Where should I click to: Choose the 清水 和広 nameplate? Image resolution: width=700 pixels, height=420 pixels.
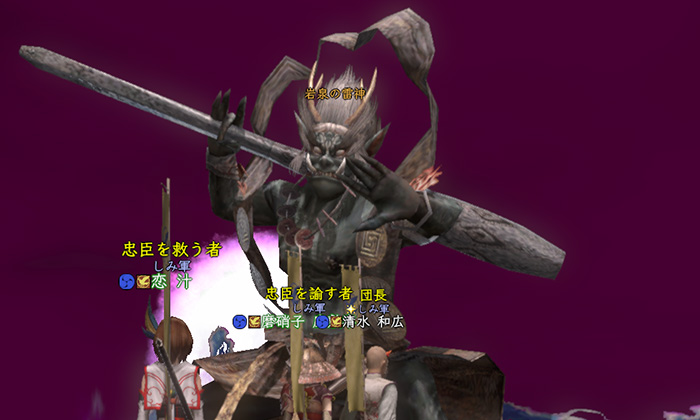click(373, 322)
